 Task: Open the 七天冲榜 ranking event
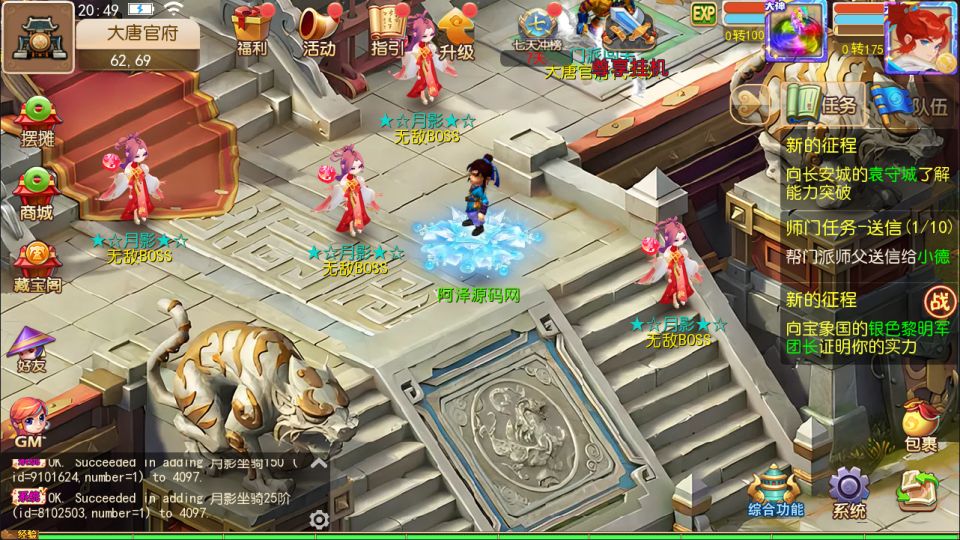[536, 30]
